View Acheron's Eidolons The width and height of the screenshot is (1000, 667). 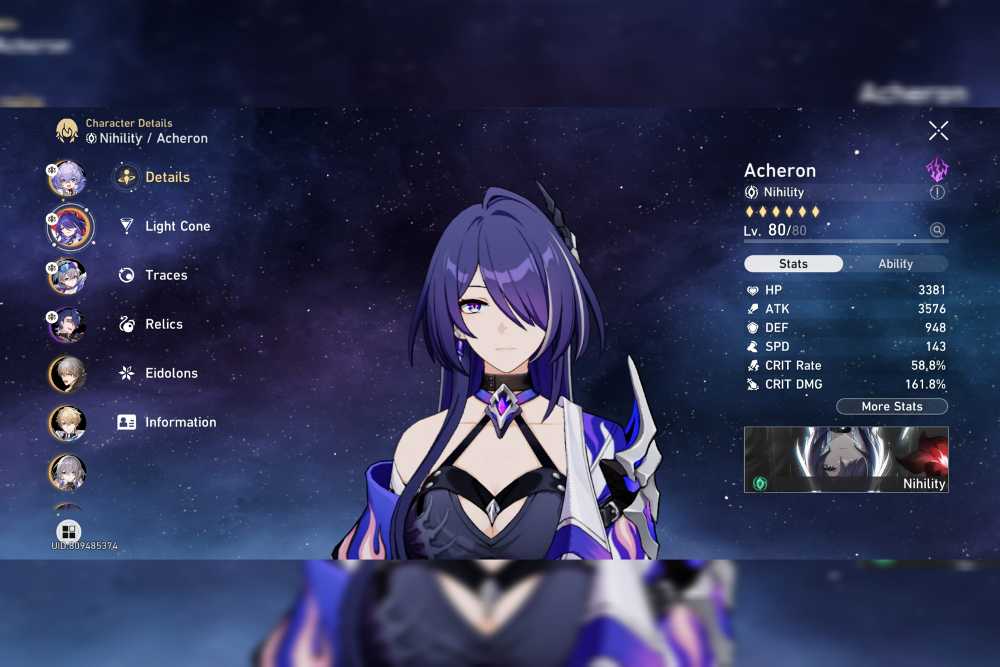pyautogui.click(x=171, y=373)
